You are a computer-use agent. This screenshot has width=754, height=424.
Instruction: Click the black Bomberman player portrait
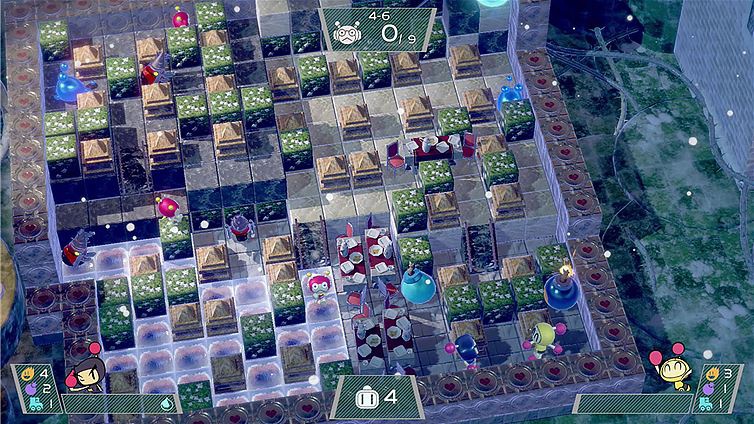coord(84,377)
